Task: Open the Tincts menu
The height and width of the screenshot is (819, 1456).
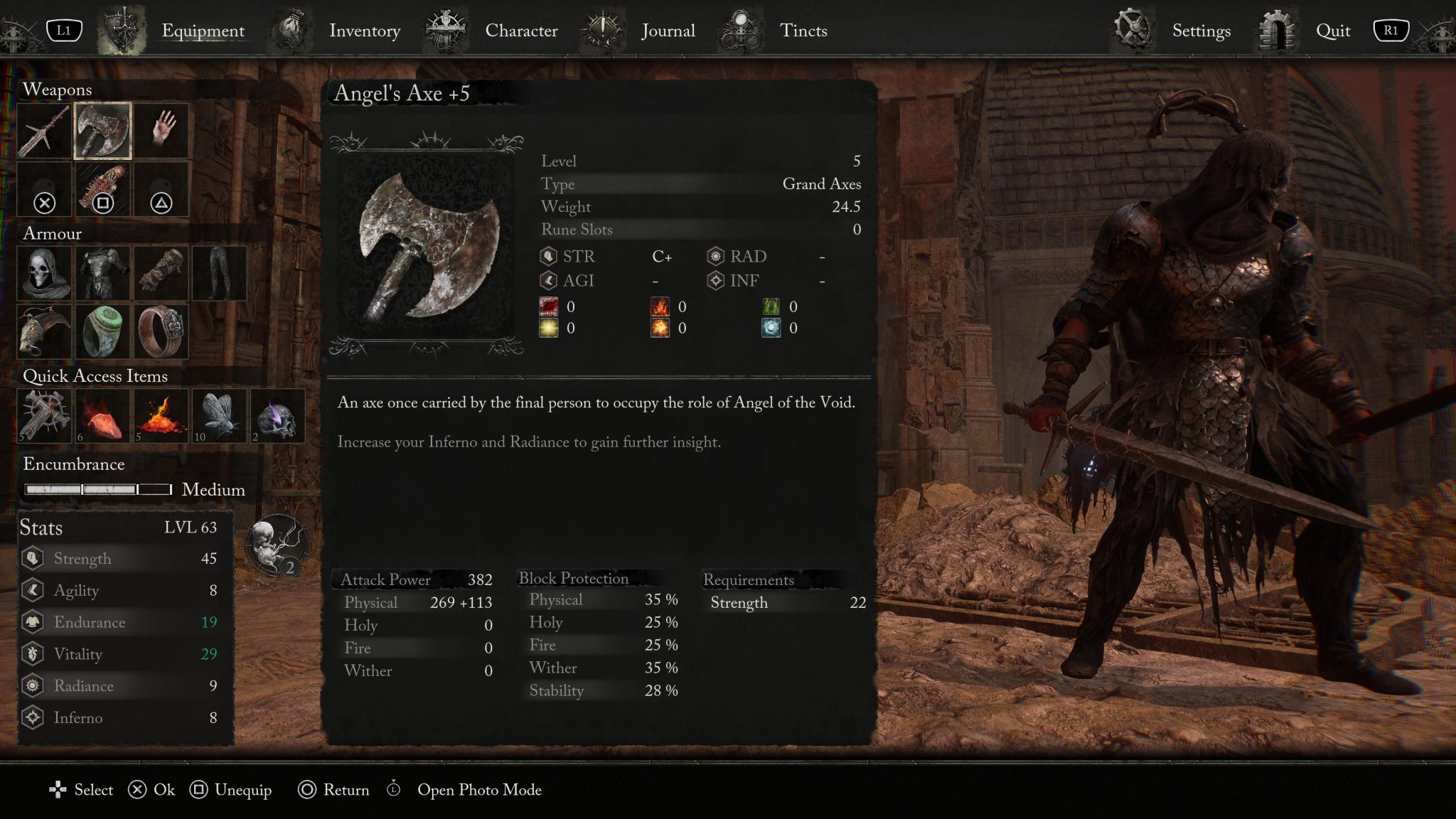Action: (x=803, y=31)
